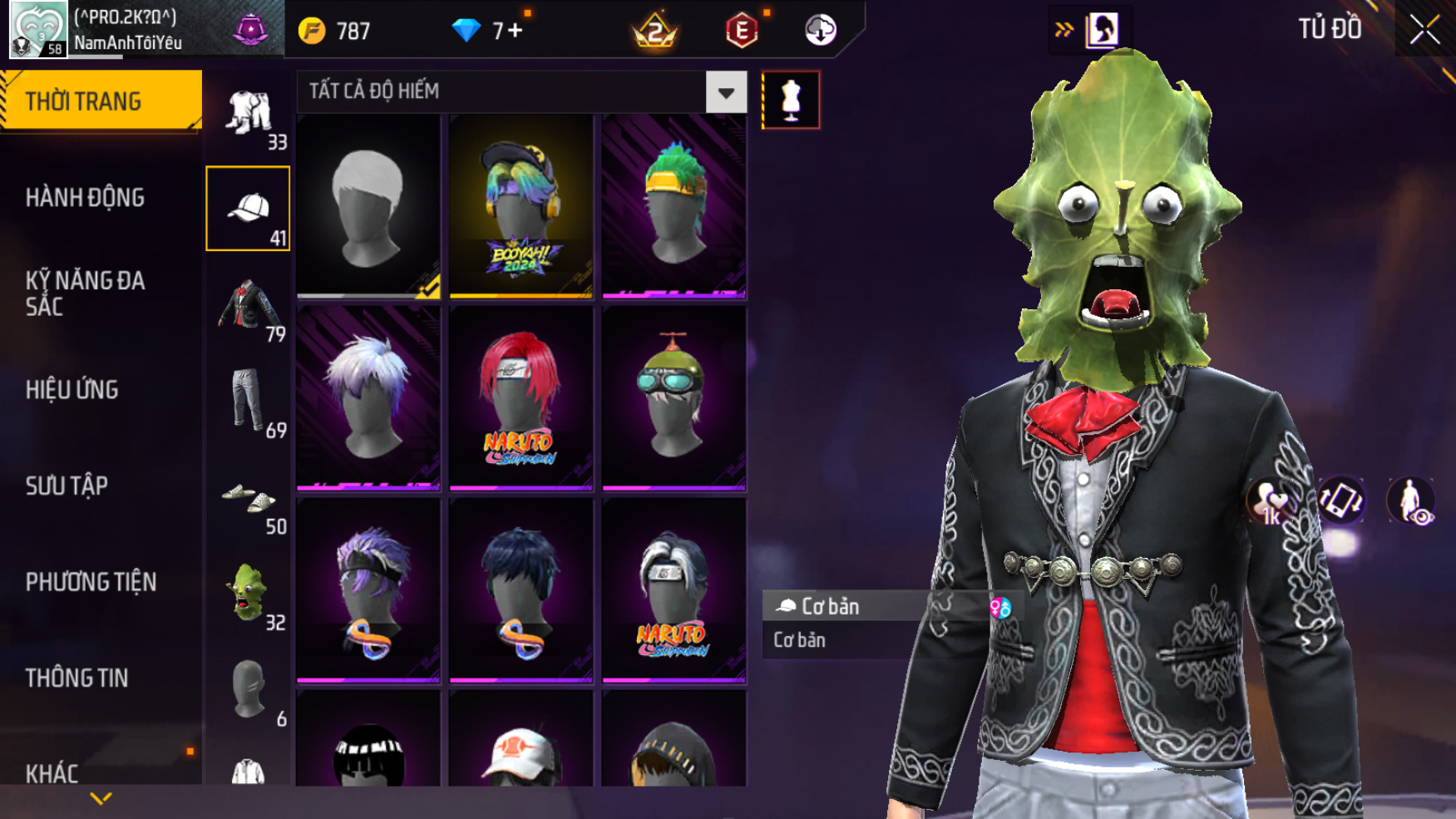The width and height of the screenshot is (1456, 819).
Task: Open the Tất Cả Độ Hiếm rarity dropdown
Action: (x=725, y=92)
